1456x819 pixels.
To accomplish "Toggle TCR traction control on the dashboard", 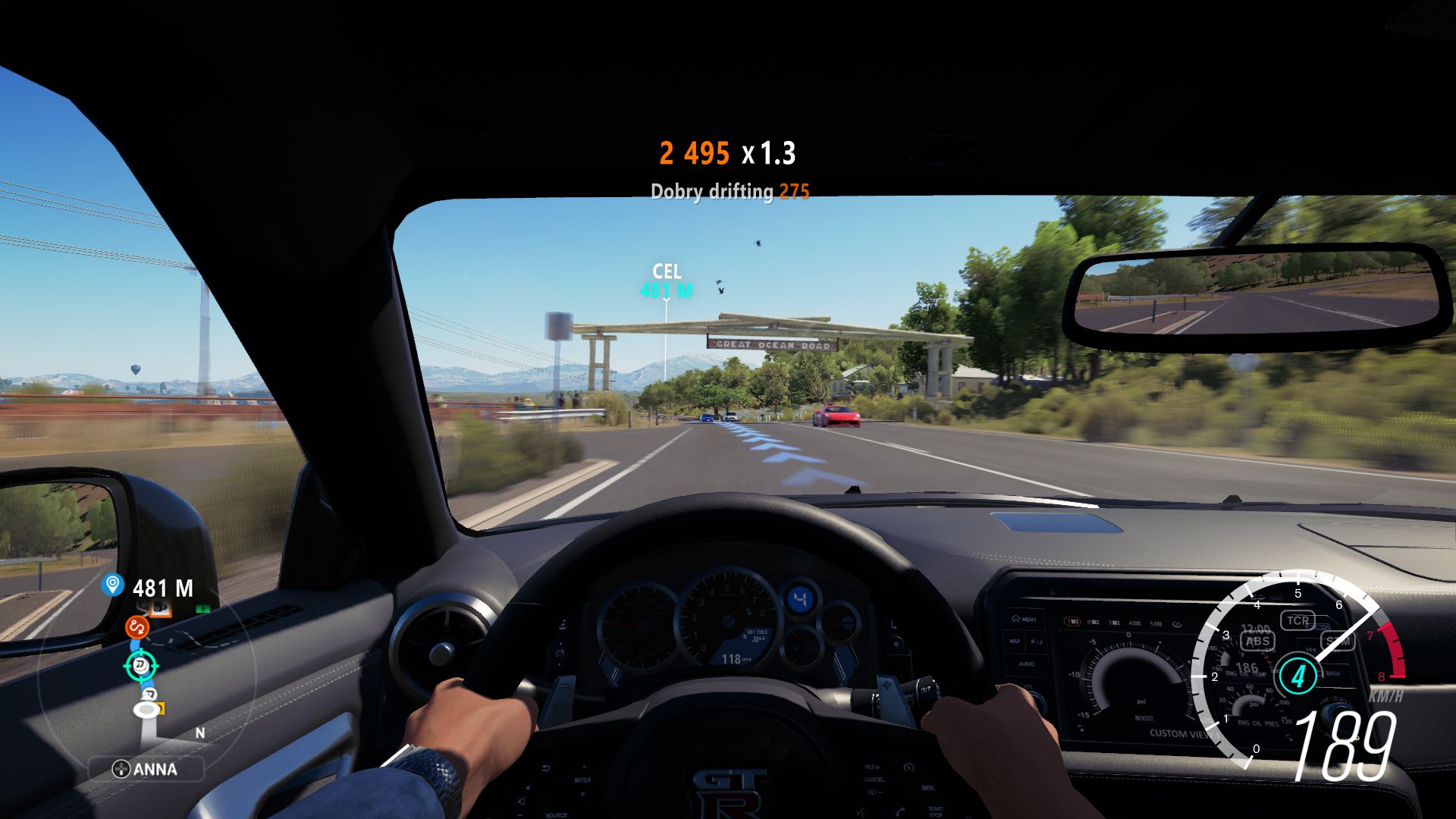I will tap(1298, 620).
